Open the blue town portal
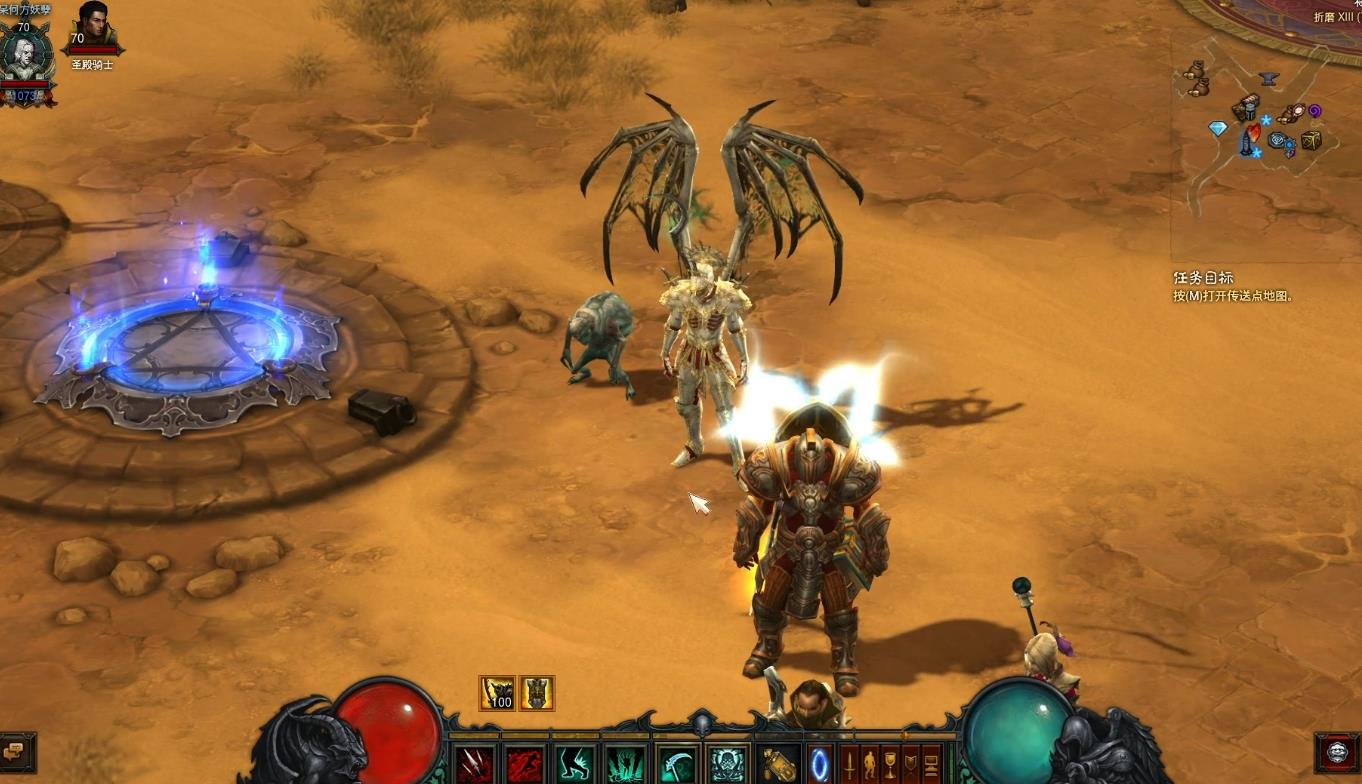Screen dimensions: 1362x784 pos(820,765)
